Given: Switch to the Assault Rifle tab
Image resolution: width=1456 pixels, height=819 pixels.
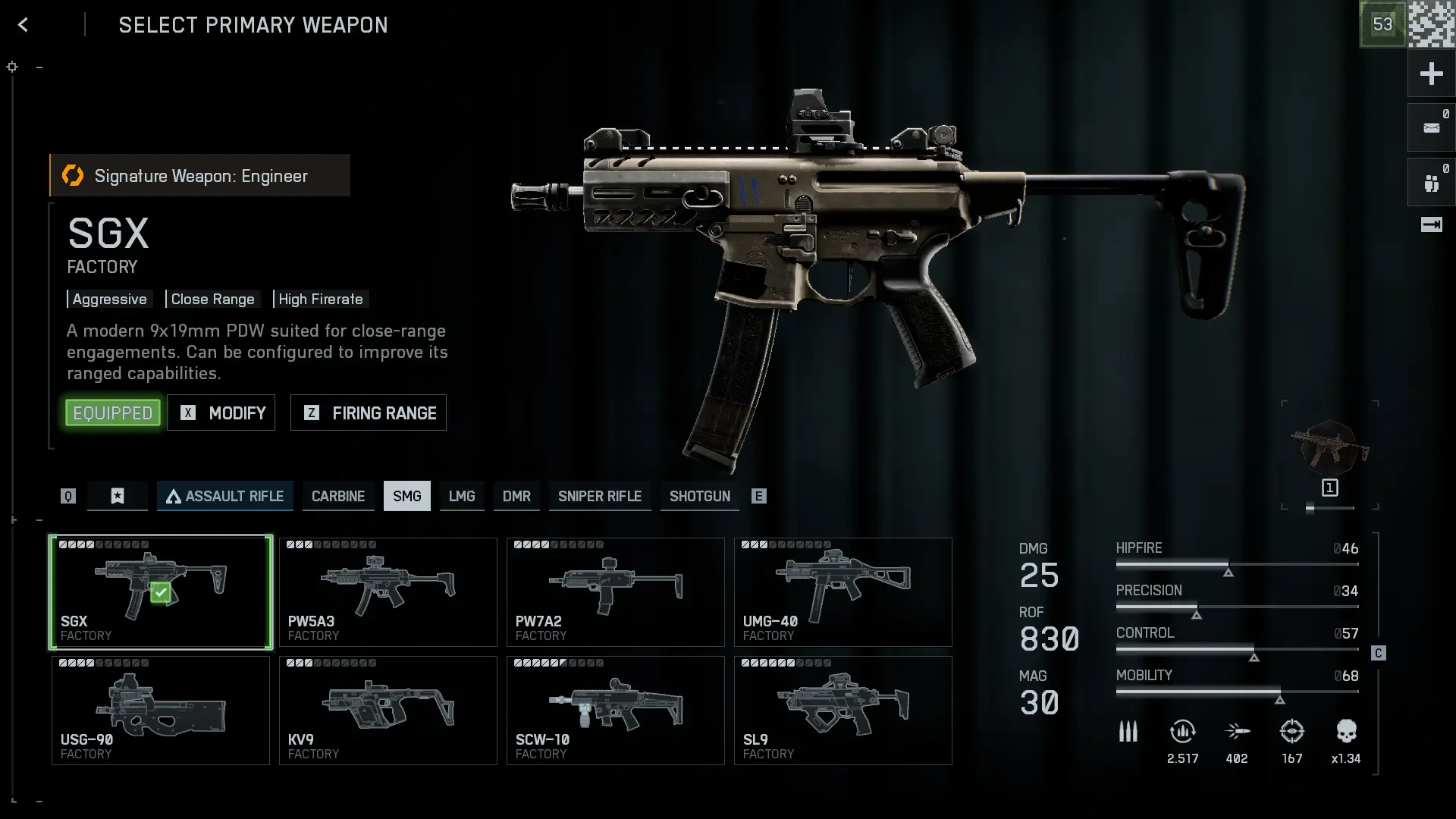Looking at the screenshot, I should 225,496.
